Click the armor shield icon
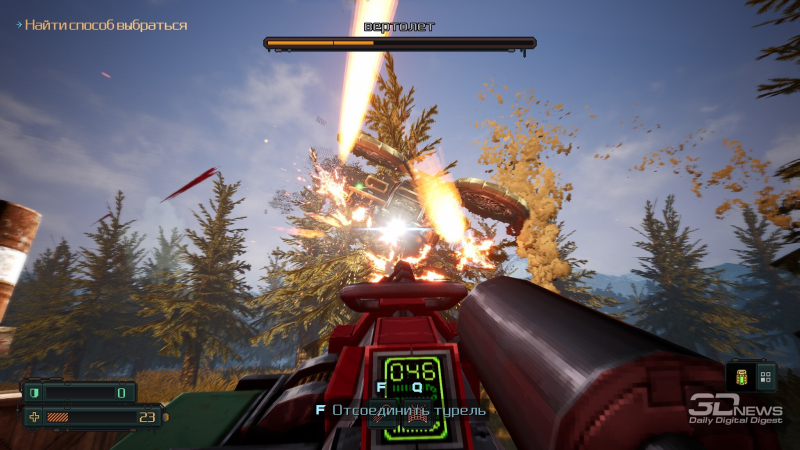 [x=33, y=393]
